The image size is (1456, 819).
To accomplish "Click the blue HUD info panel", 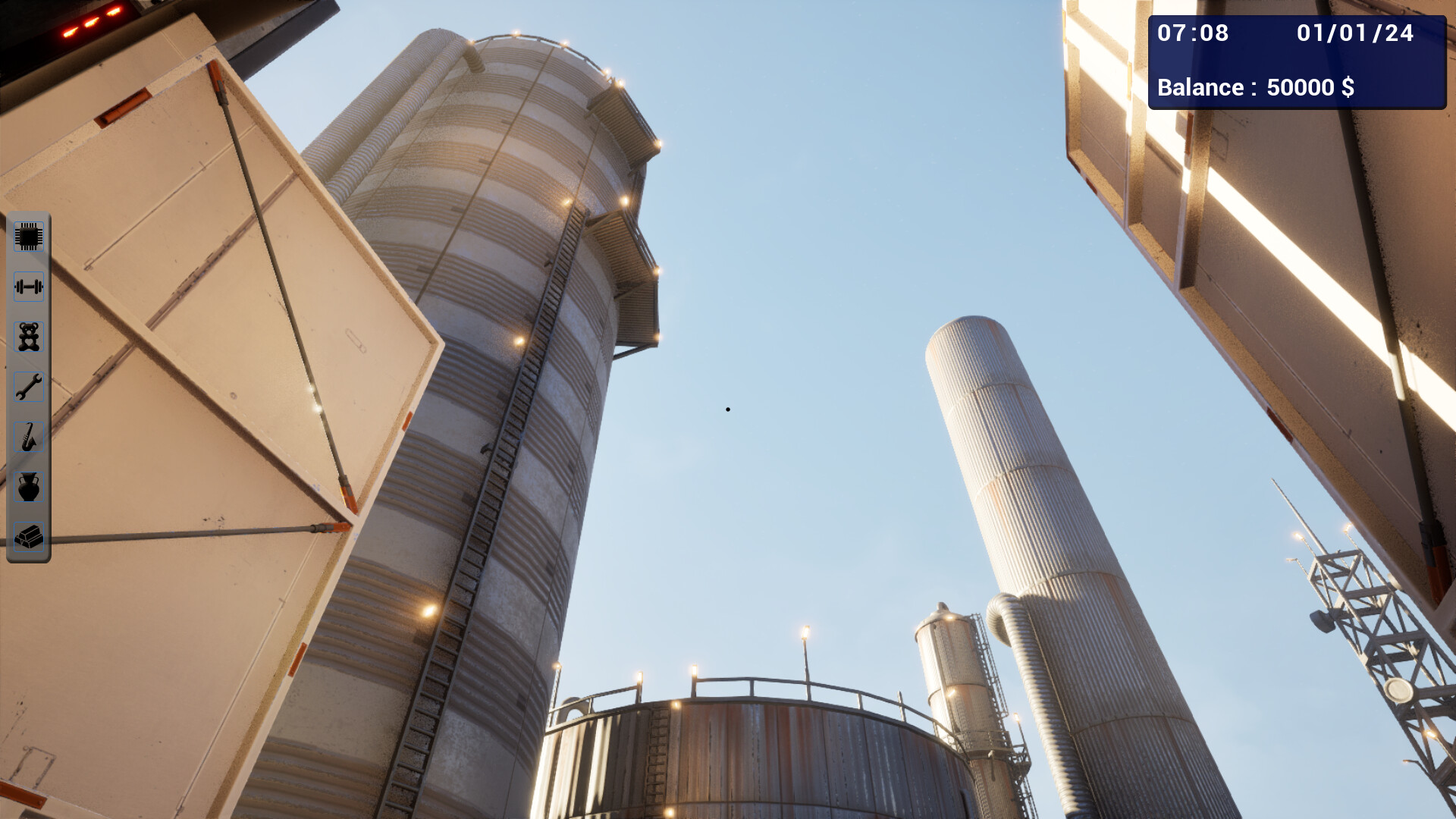I will point(1298,61).
